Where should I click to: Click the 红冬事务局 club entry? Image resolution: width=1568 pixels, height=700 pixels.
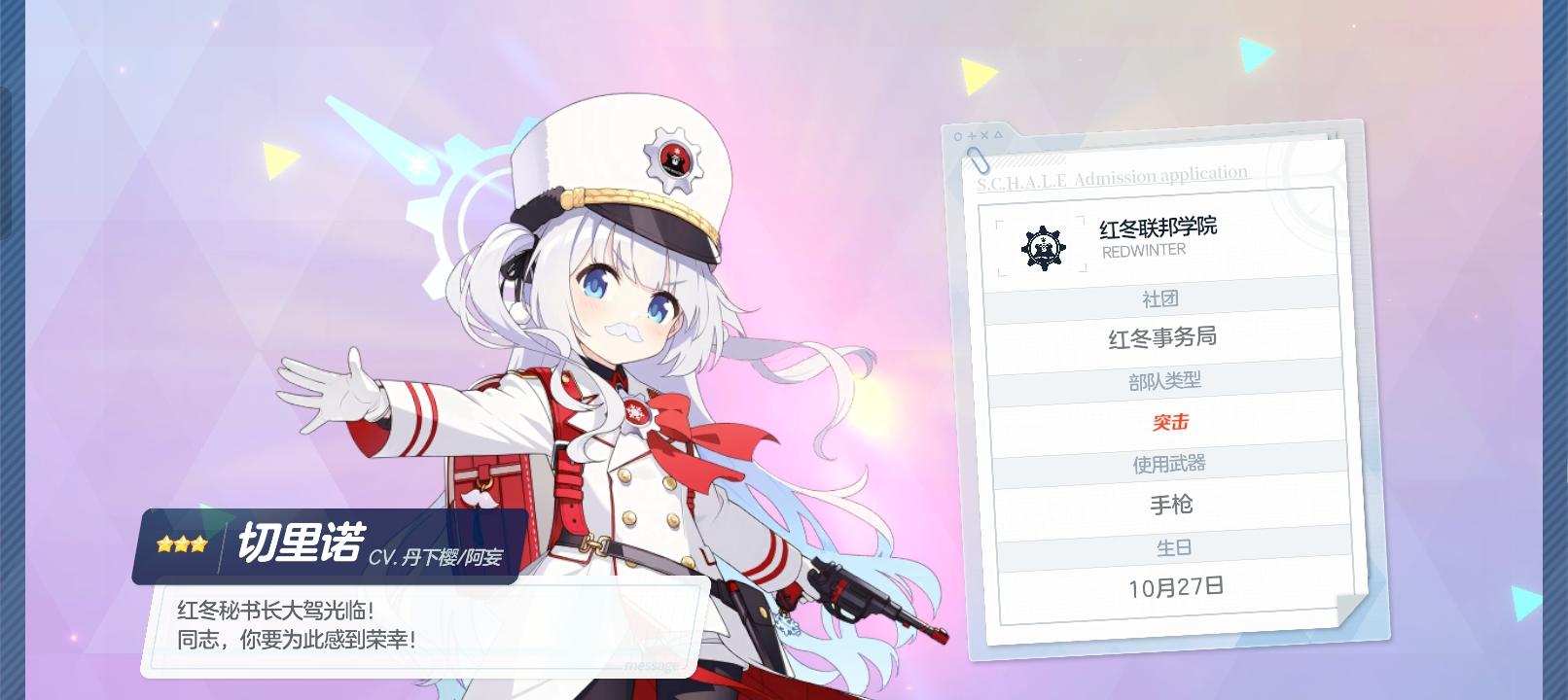coord(1164,337)
